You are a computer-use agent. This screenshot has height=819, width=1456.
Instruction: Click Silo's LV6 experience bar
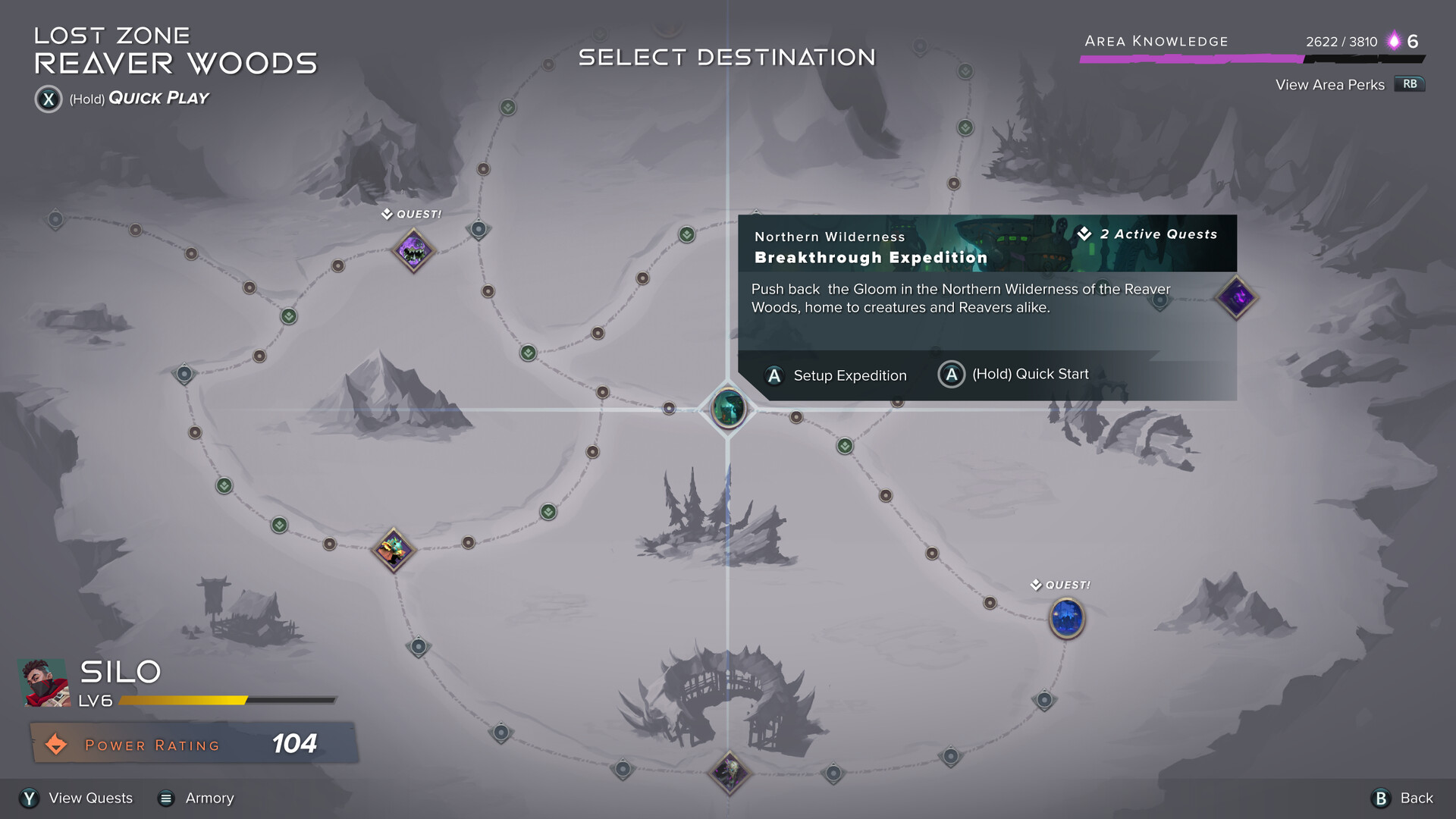[x=227, y=701]
